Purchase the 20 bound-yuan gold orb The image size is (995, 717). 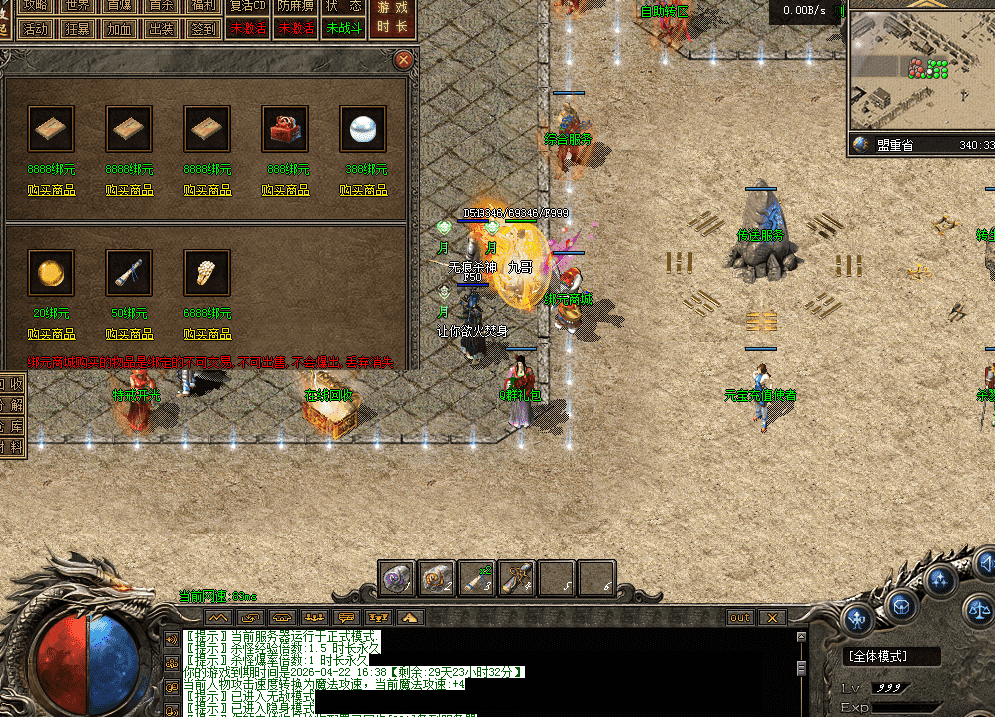[x=51, y=334]
